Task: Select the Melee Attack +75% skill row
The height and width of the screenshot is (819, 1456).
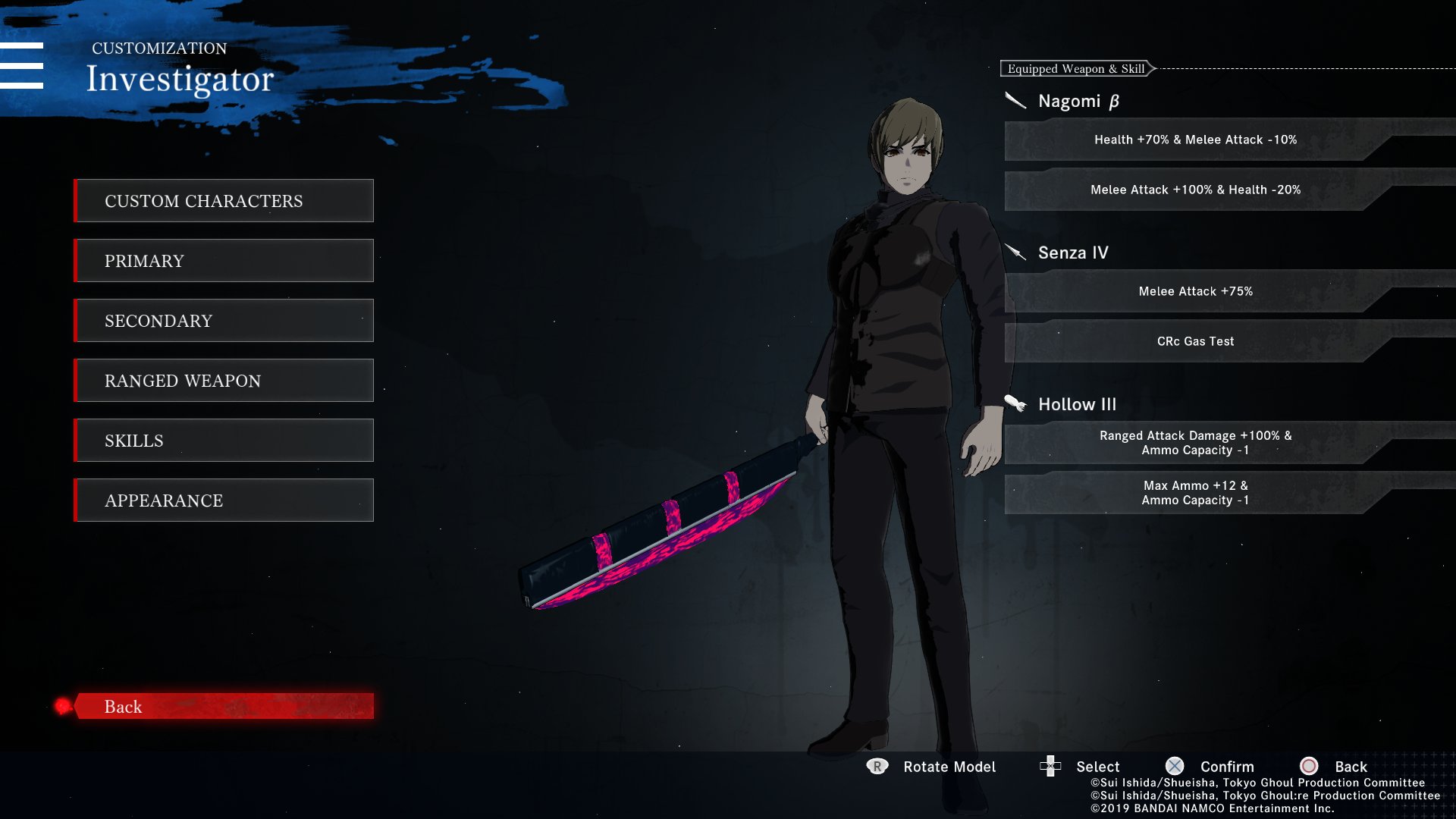Action: (1195, 291)
